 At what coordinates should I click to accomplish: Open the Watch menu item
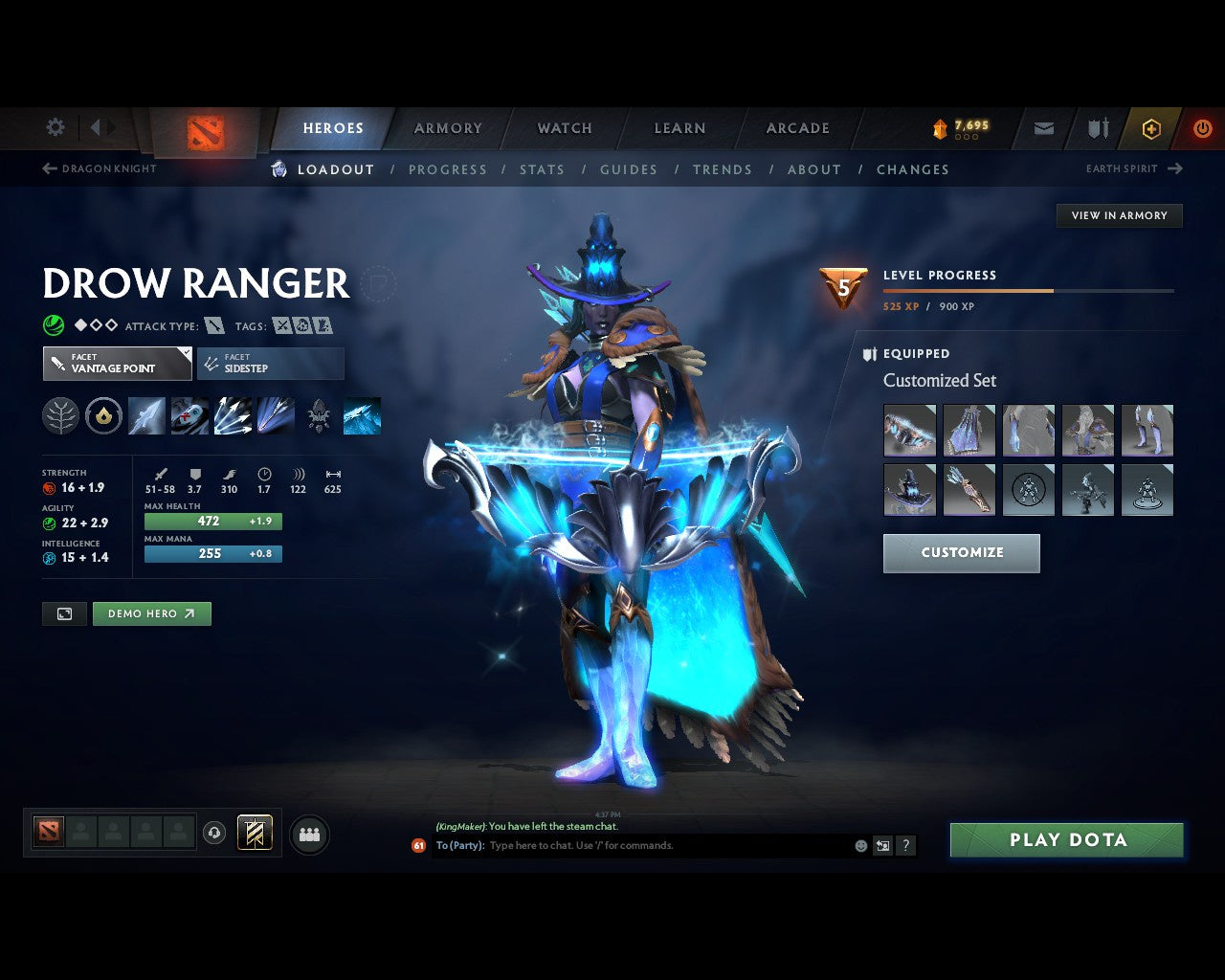pos(564,127)
